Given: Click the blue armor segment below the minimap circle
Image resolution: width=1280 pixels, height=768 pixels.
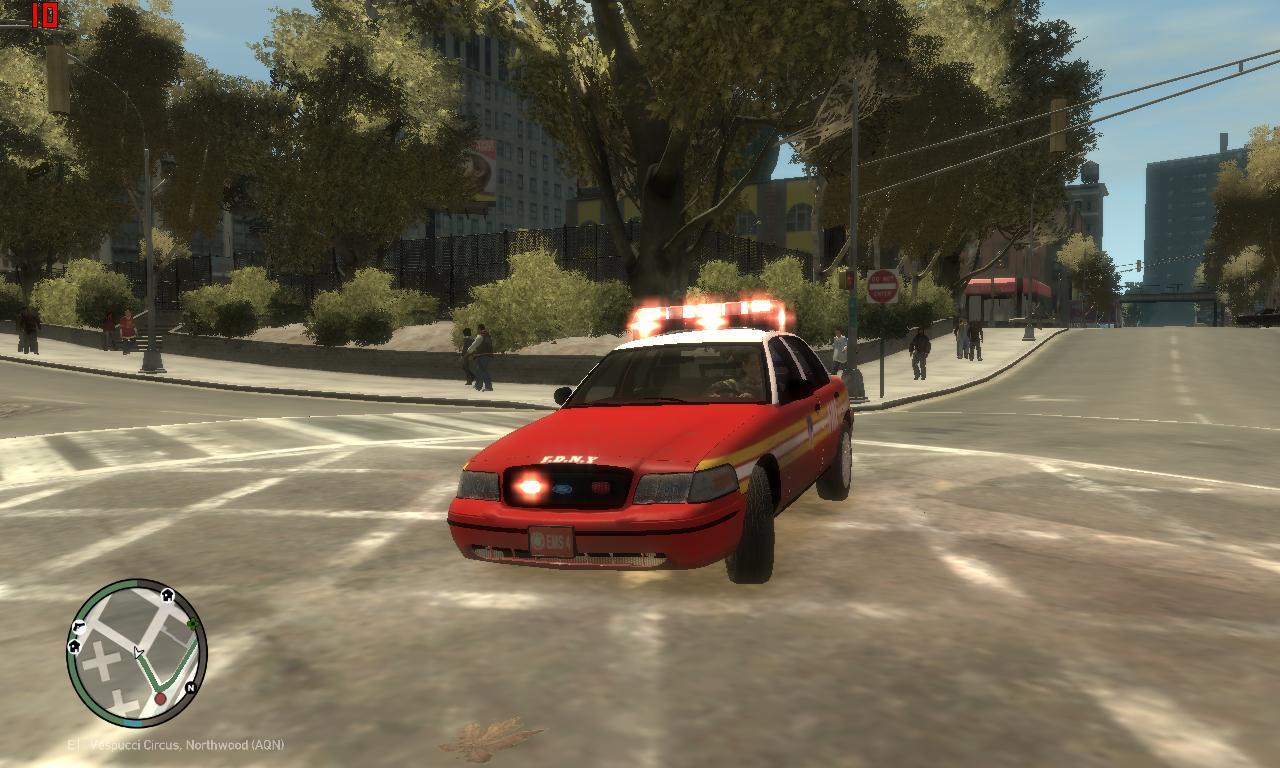Looking at the screenshot, I should pyautogui.click(x=133, y=722).
